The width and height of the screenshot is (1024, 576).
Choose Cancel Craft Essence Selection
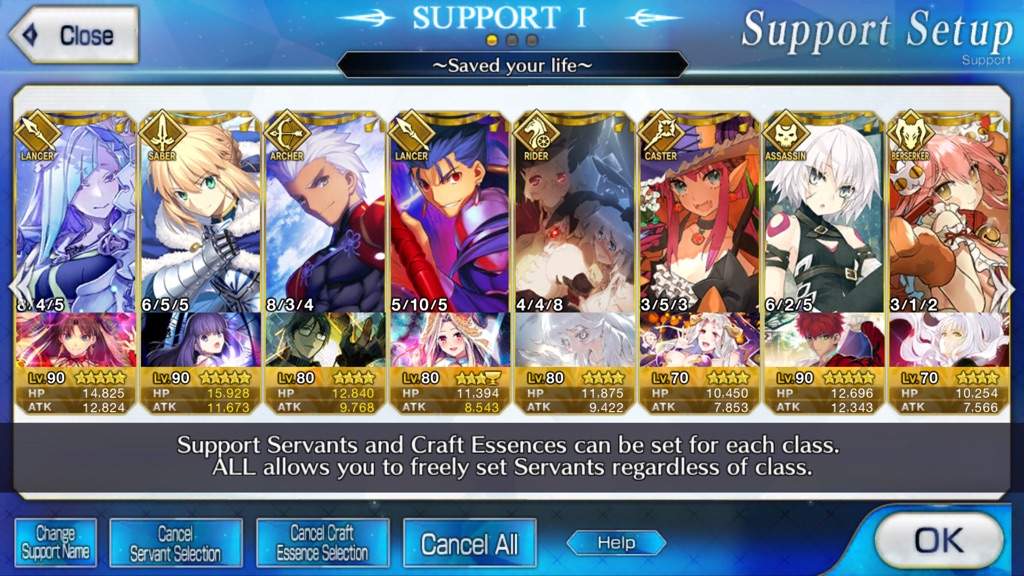[322, 543]
